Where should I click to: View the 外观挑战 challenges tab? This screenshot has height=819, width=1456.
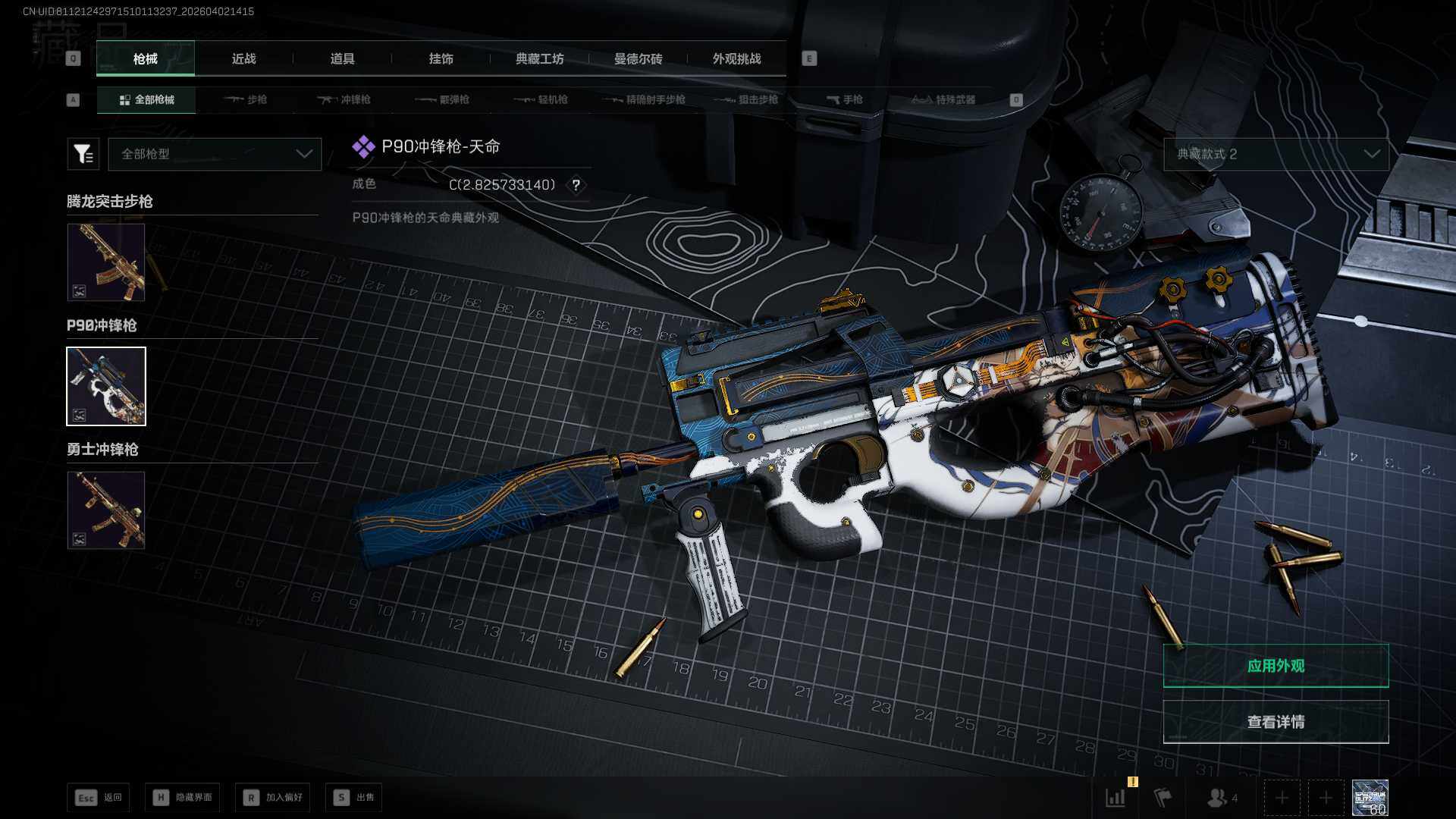pyautogui.click(x=736, y=58)
